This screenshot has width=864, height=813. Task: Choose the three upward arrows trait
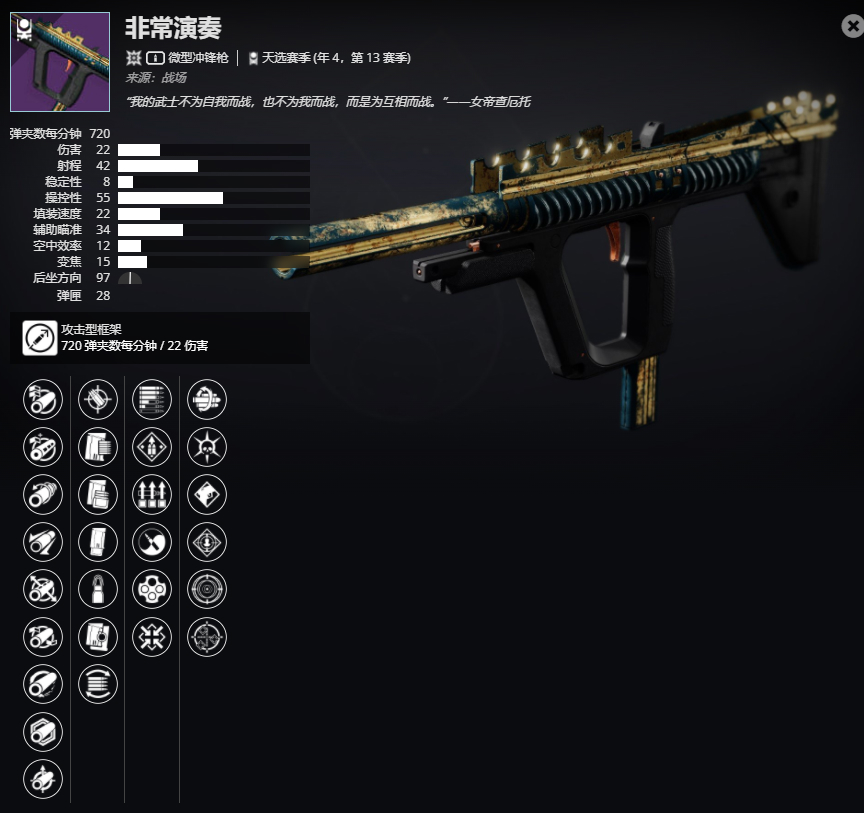point(152,495)
